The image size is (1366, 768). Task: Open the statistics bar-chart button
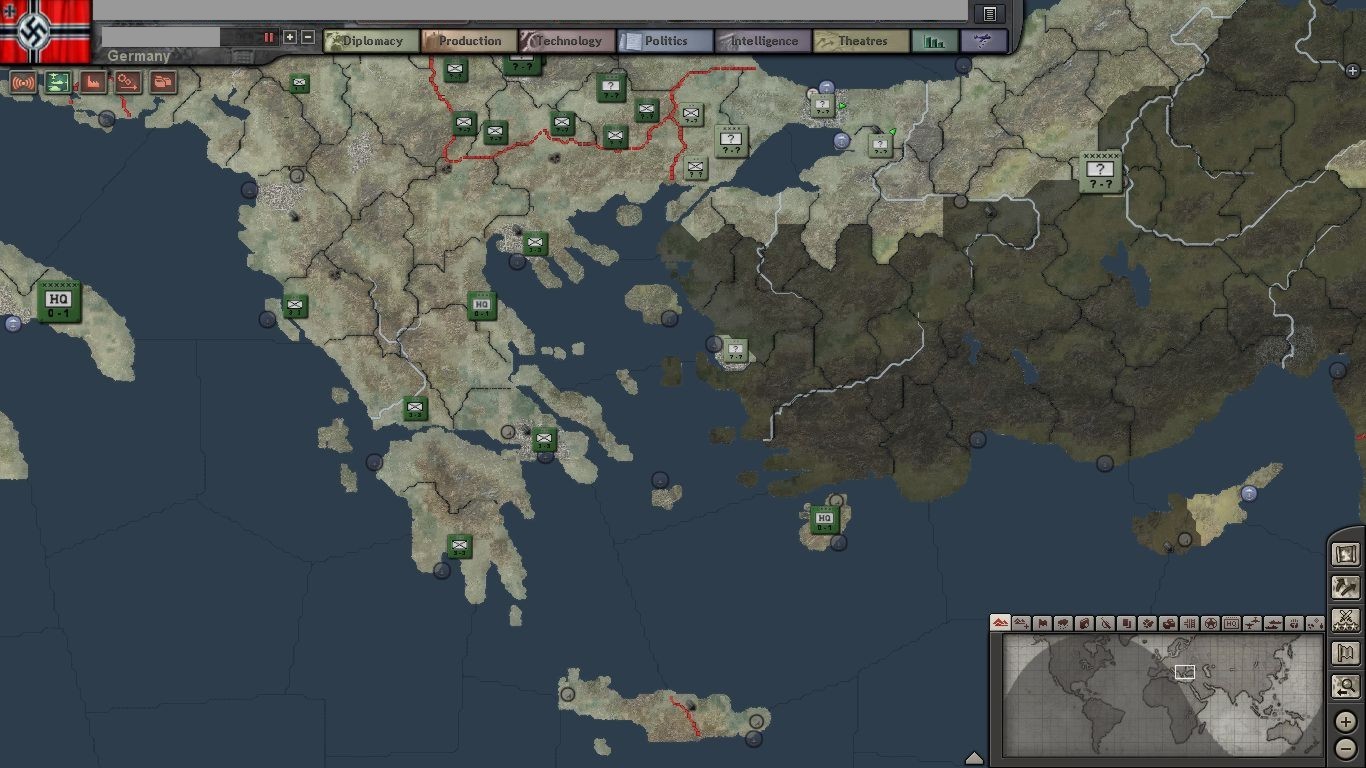(935, 41)
